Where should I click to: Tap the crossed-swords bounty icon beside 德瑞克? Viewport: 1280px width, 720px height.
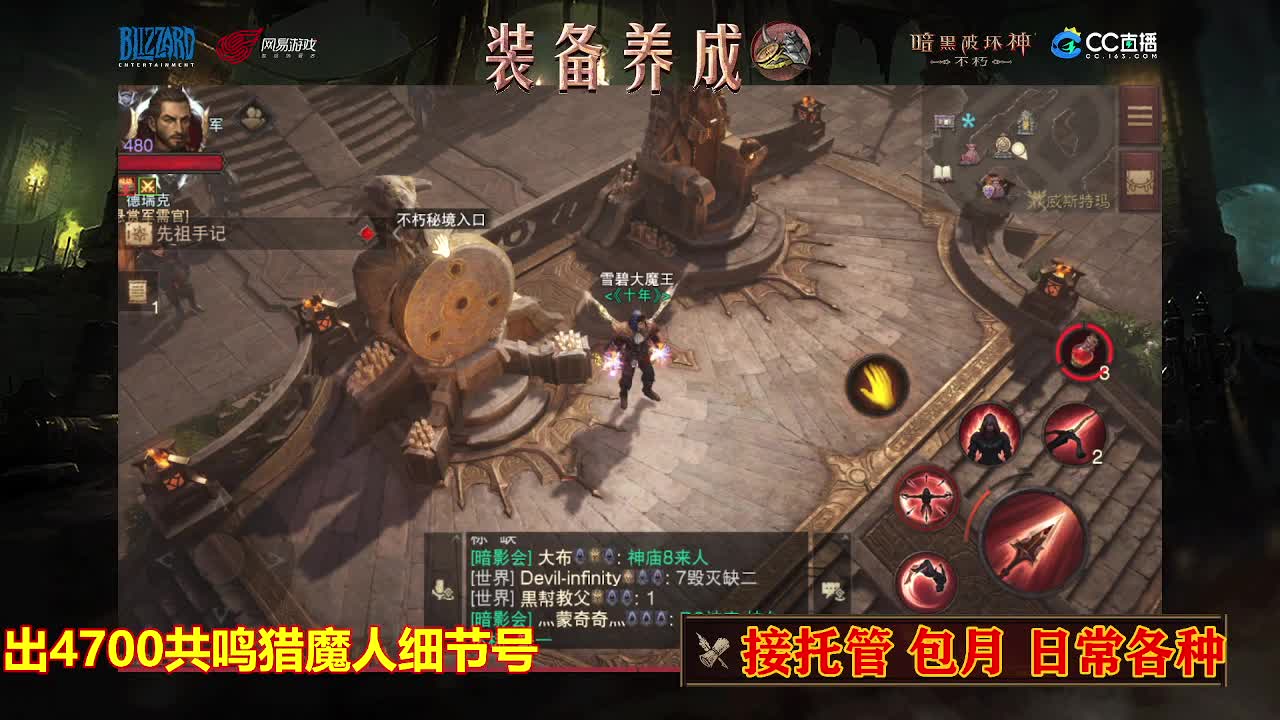(148, 187)
